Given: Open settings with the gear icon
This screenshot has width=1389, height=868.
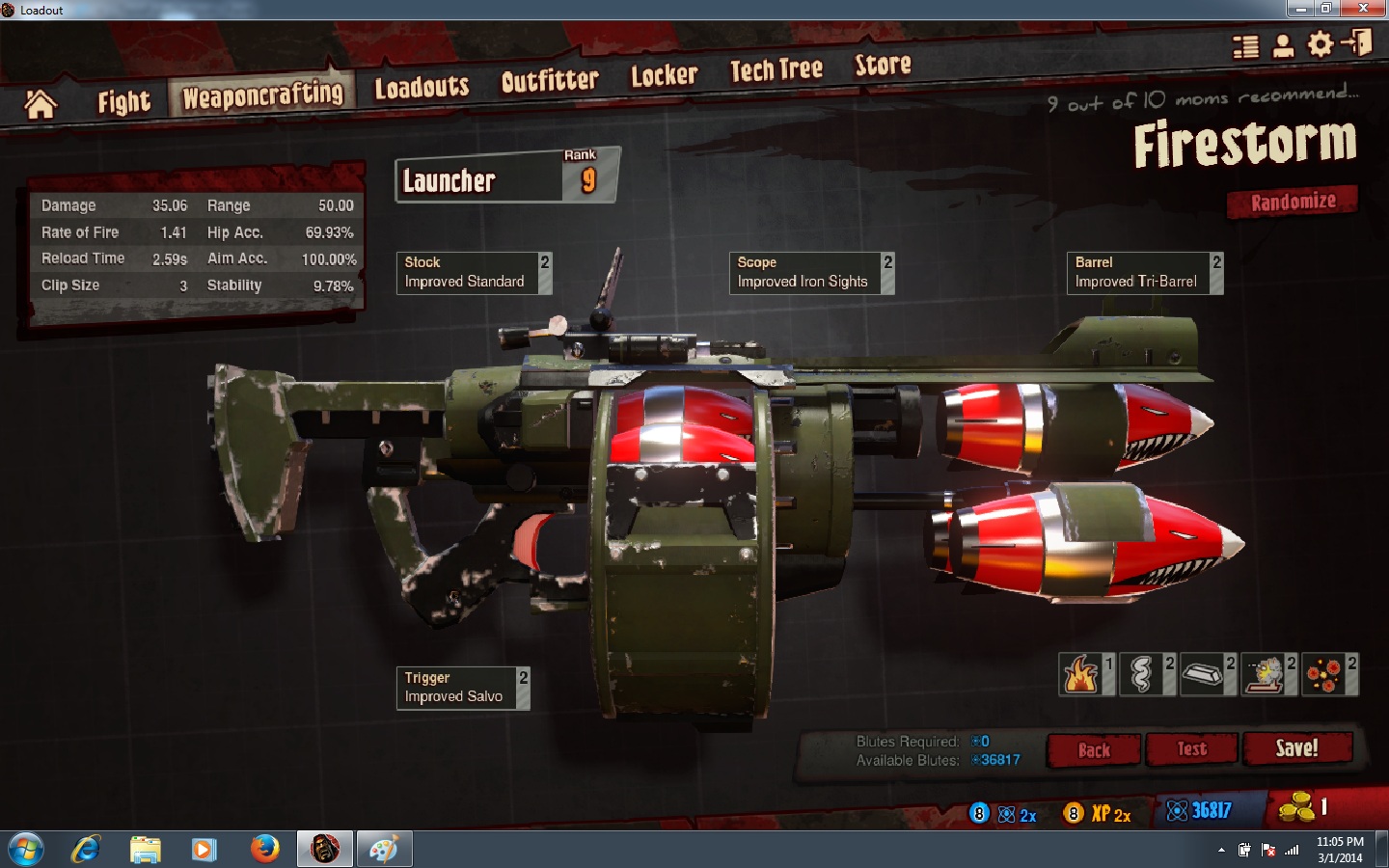Looking at the screenshot, I should pyautogui.click(x=1320, y=44).
